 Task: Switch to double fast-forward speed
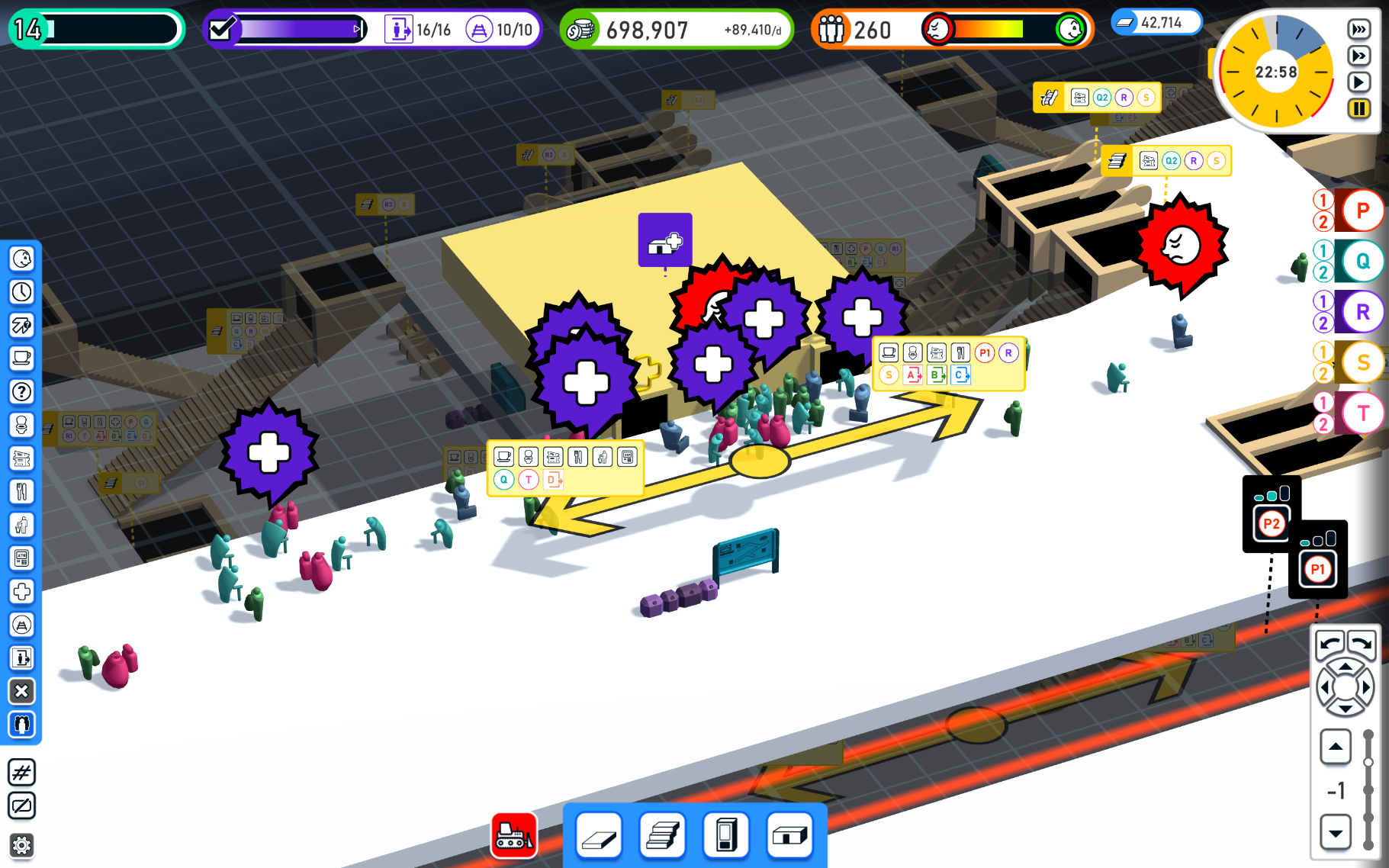coord(1358,56)
